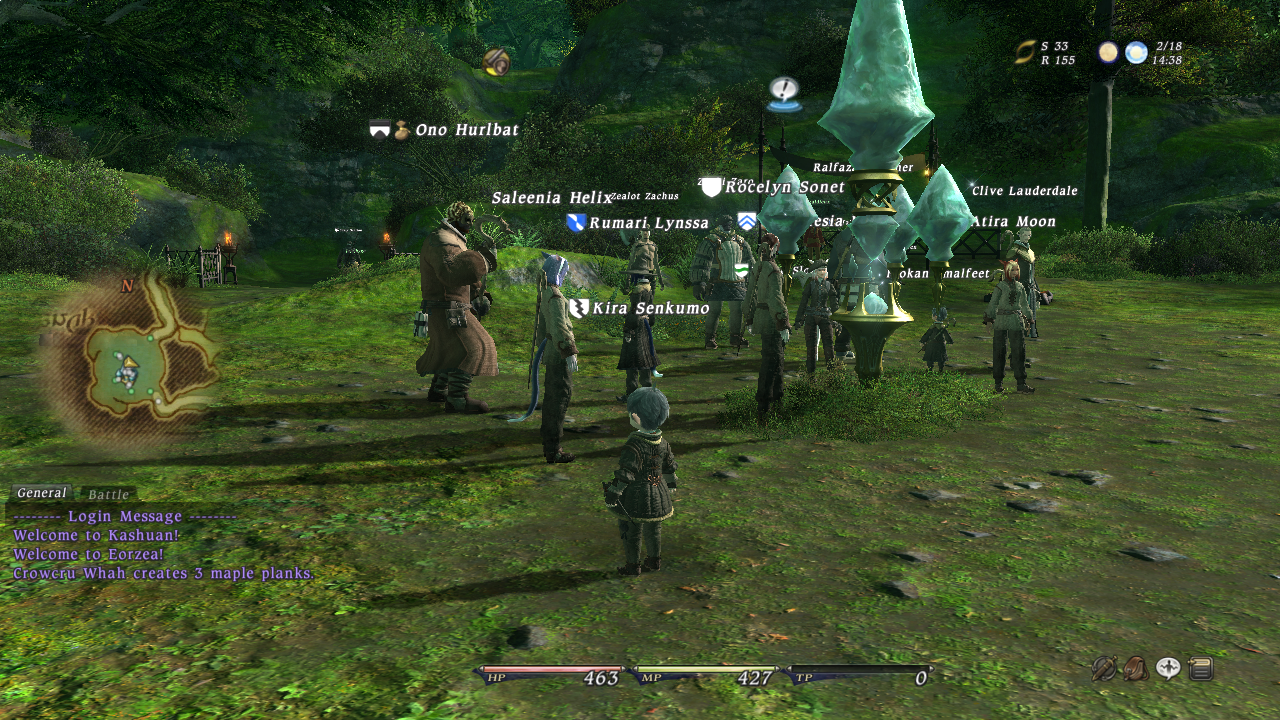Viewport: 1280px width, 720px height.
Task: Open the main menu list icon
Action: pos(1201,668)
